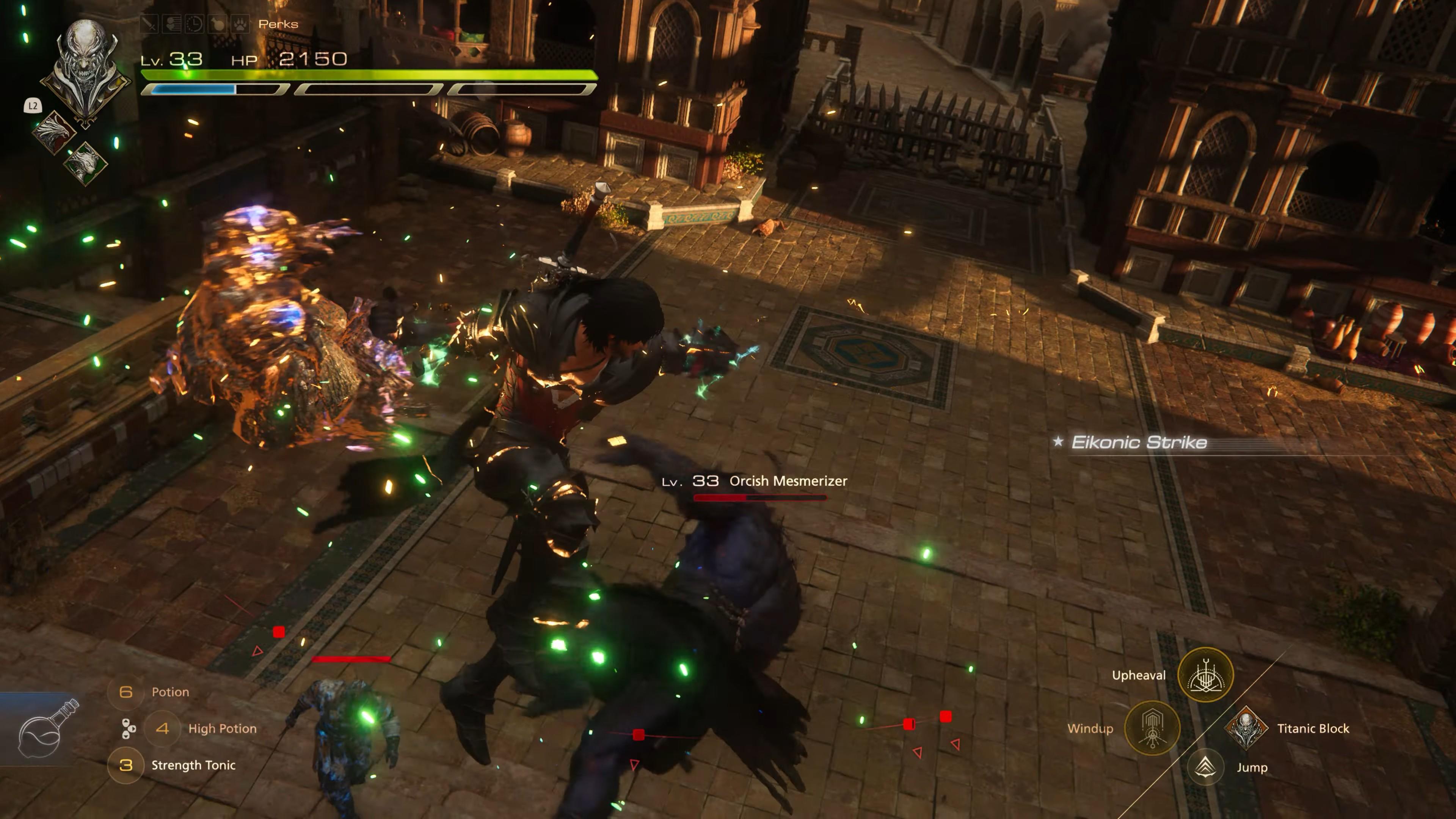This screenshot has height=819, width=1456.
Task: Use the Potion item slot
Action: (126, 692)
